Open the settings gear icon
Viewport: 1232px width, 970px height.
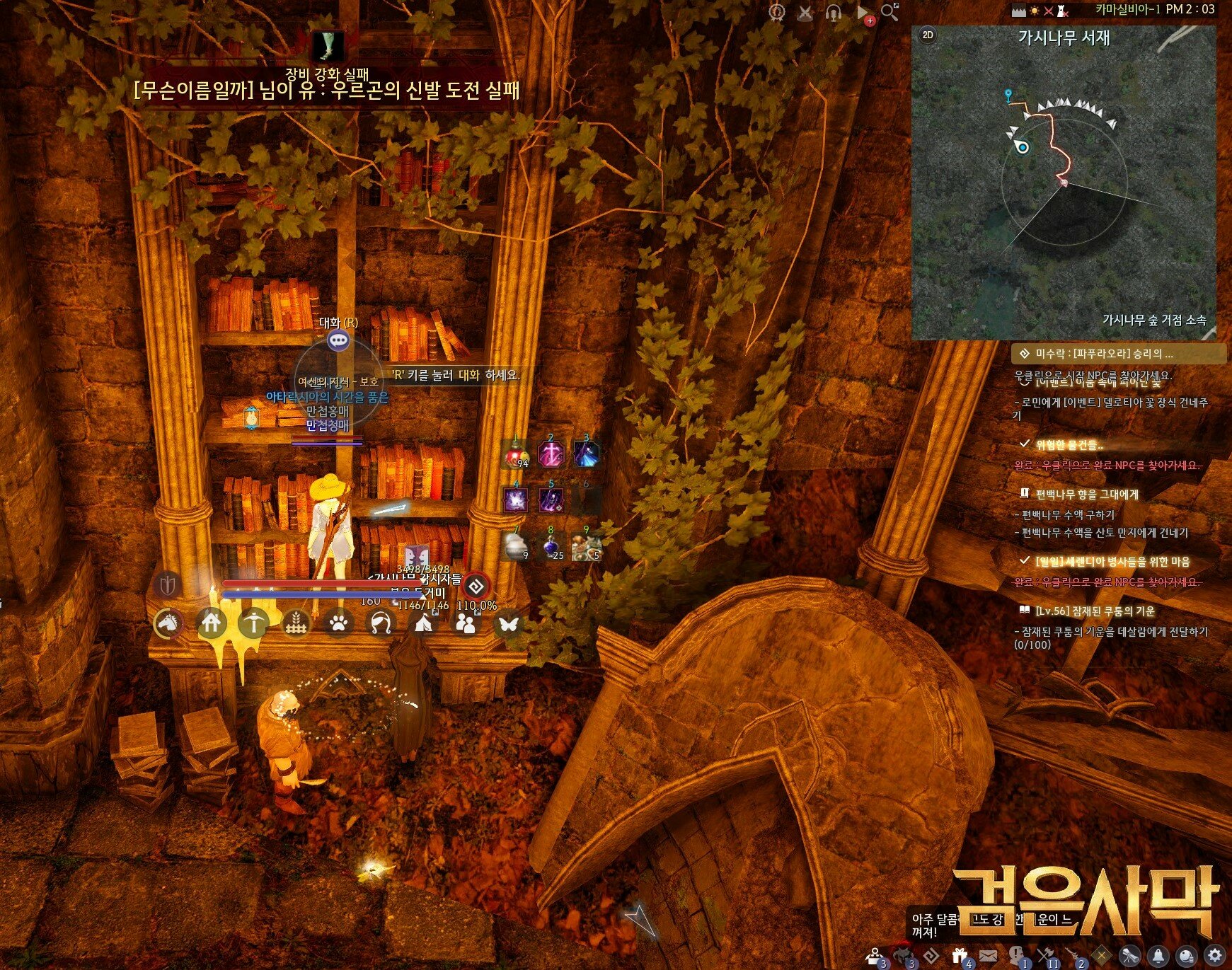(x=1214, y=955)
